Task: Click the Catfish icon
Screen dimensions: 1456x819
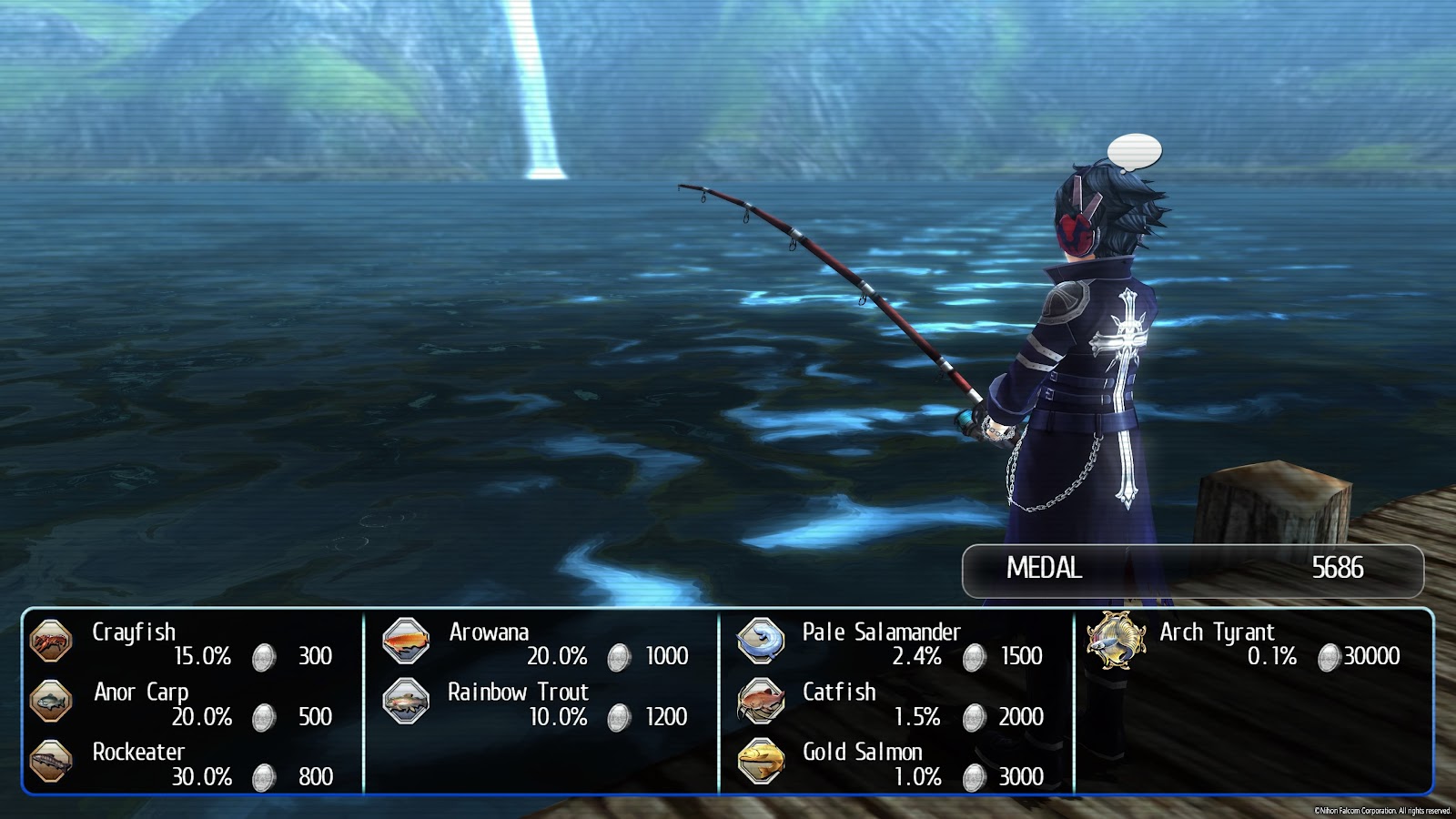Action: [761, 701]
